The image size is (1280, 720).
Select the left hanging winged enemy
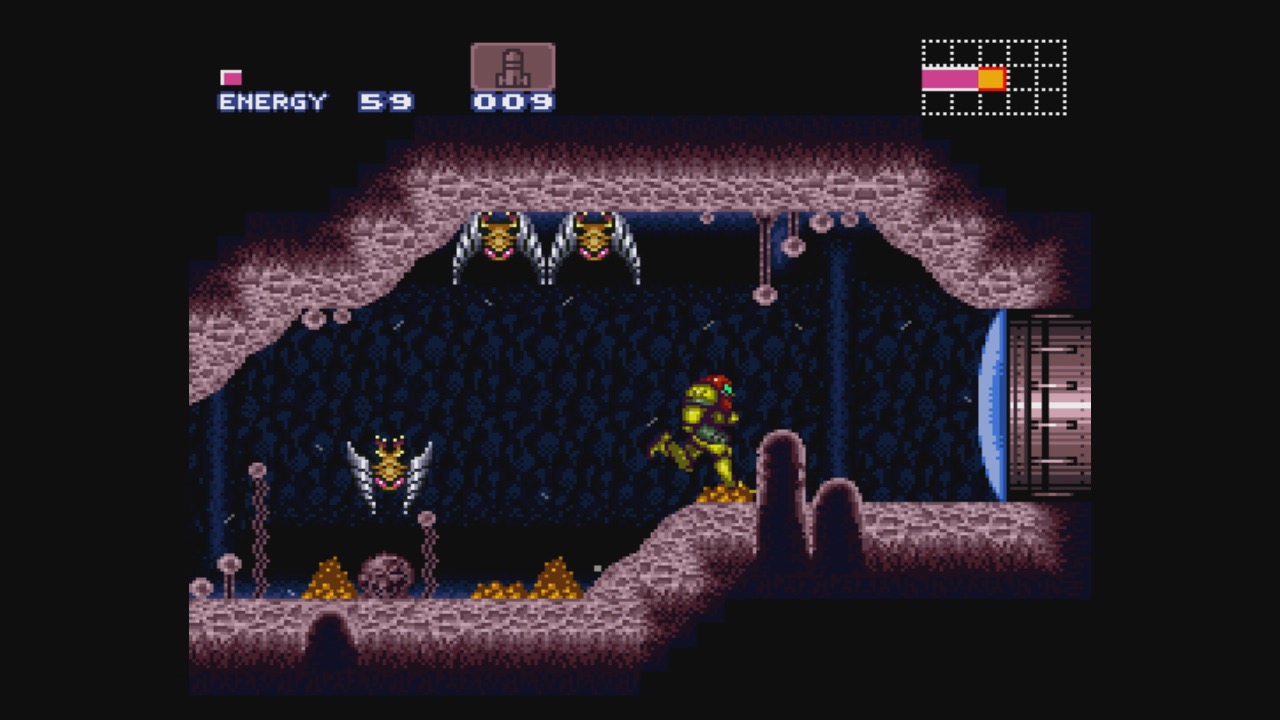coord(497,240)
